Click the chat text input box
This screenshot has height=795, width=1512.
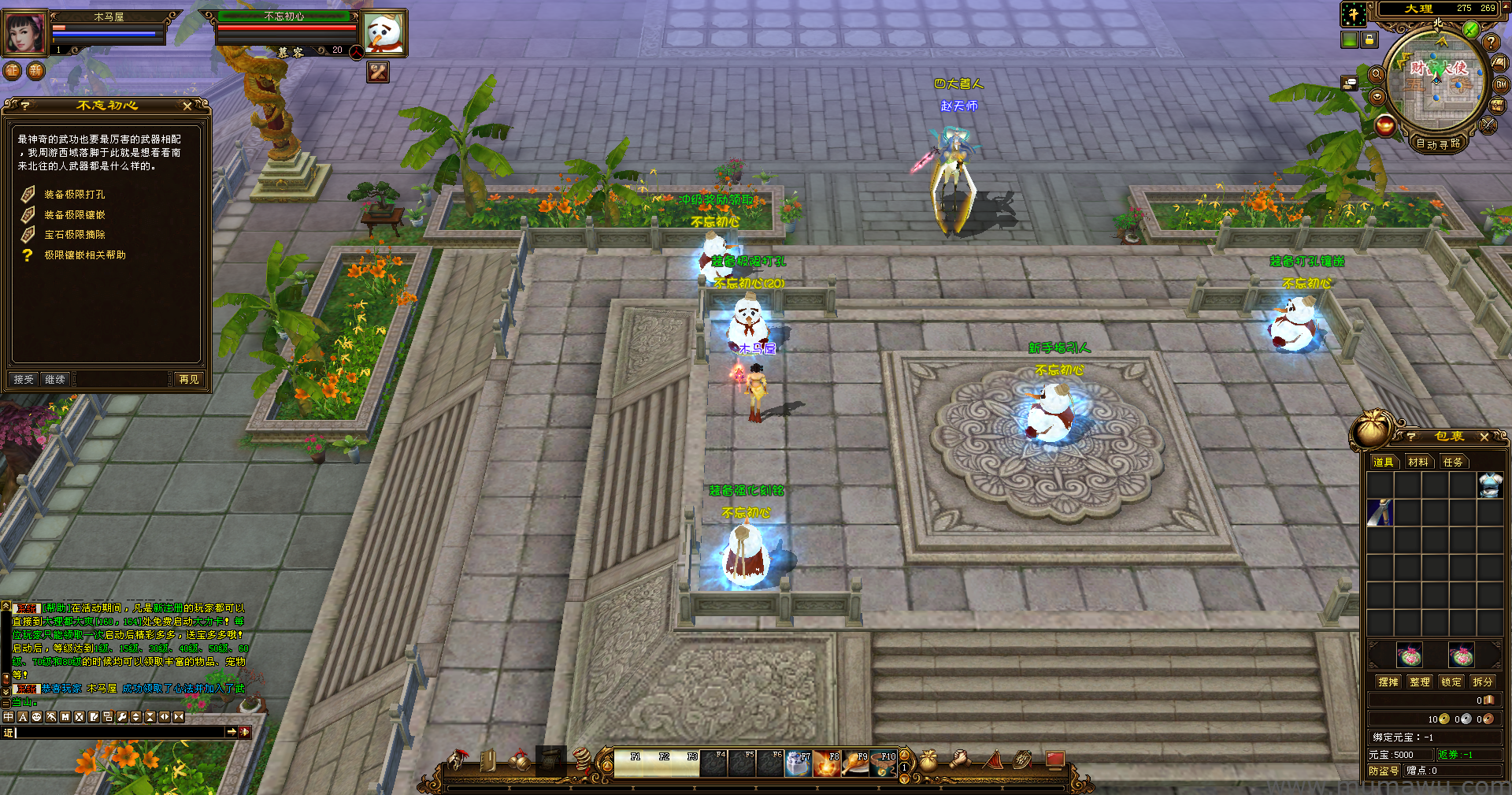click(120, 733)
